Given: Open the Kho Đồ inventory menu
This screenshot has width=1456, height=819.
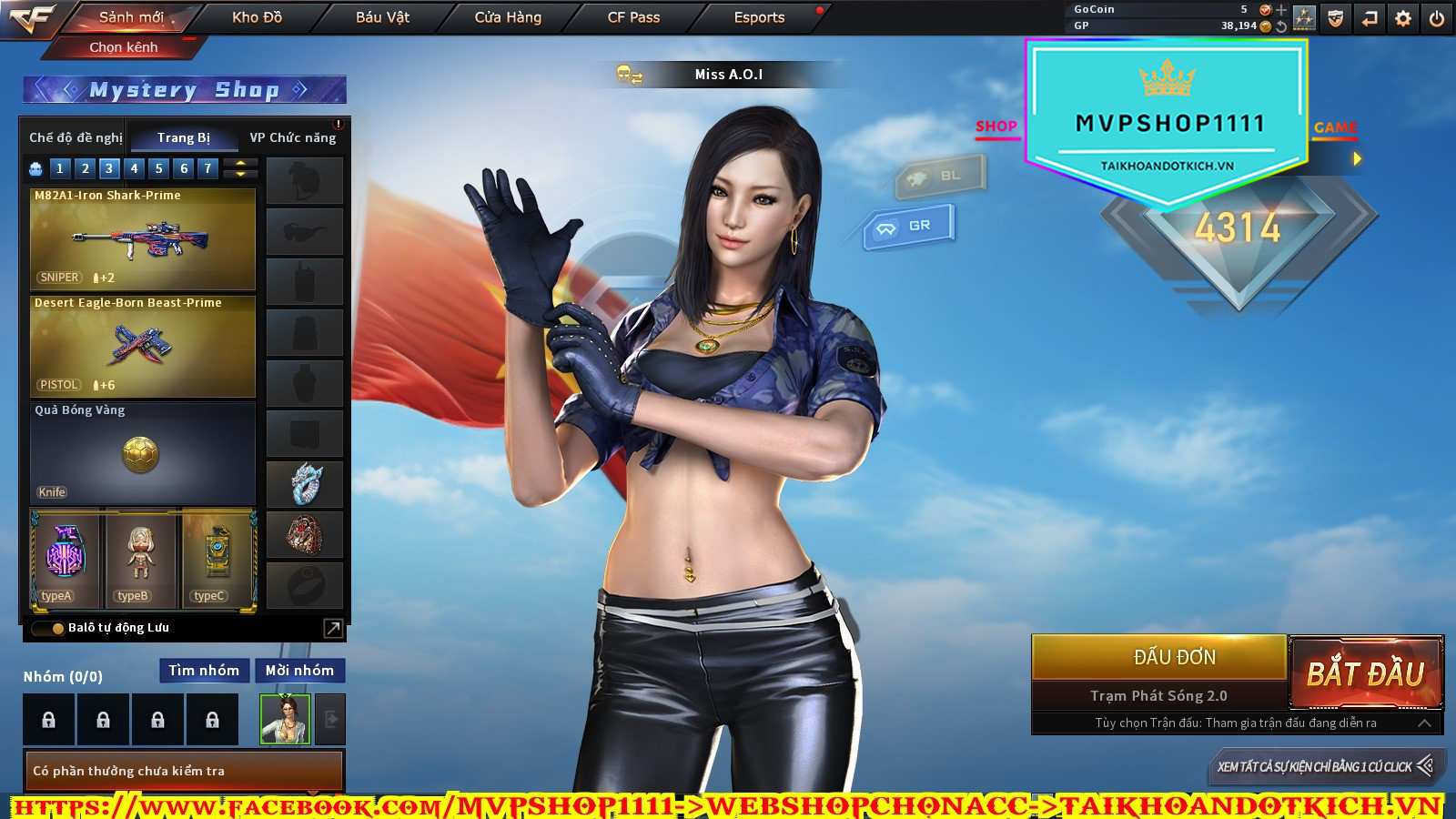Looking at the screenshot, I should coord(257,17).
